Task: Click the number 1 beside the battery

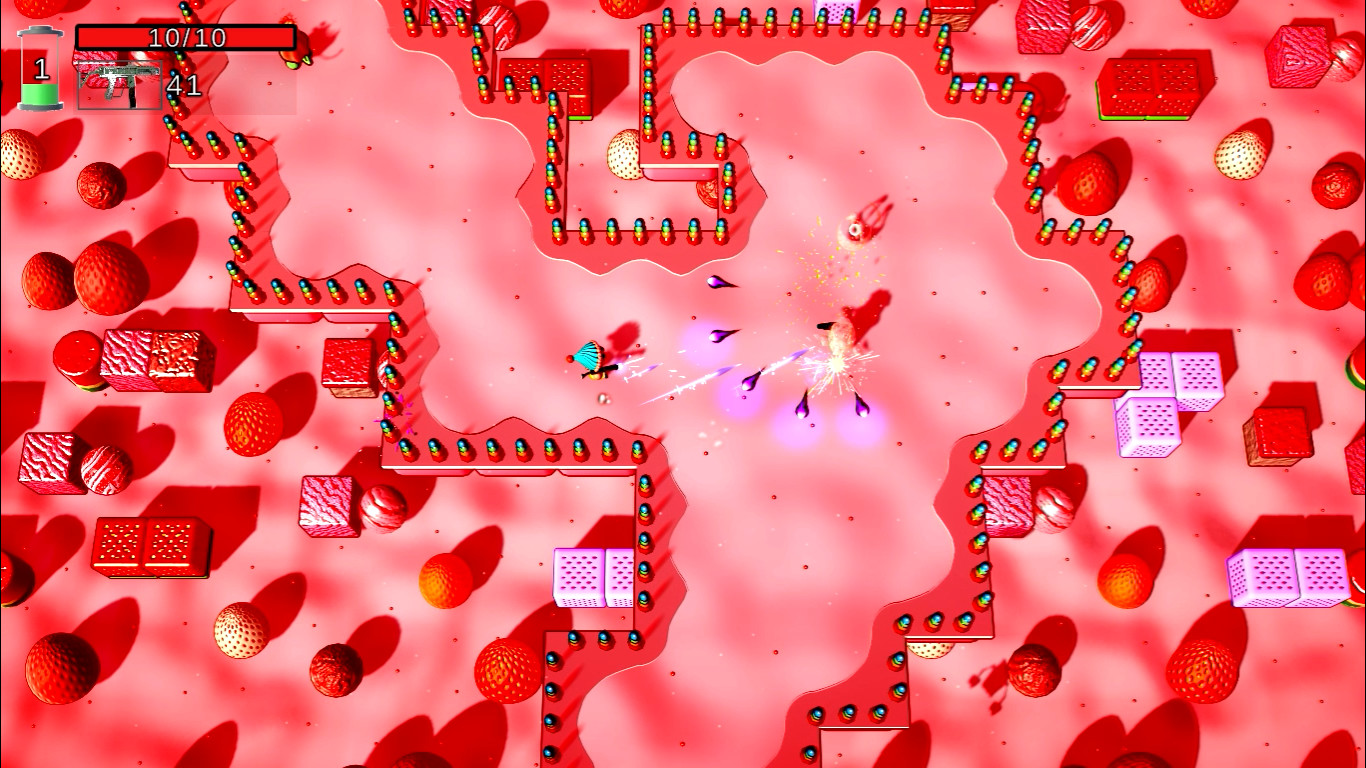Action: [42, 70]
